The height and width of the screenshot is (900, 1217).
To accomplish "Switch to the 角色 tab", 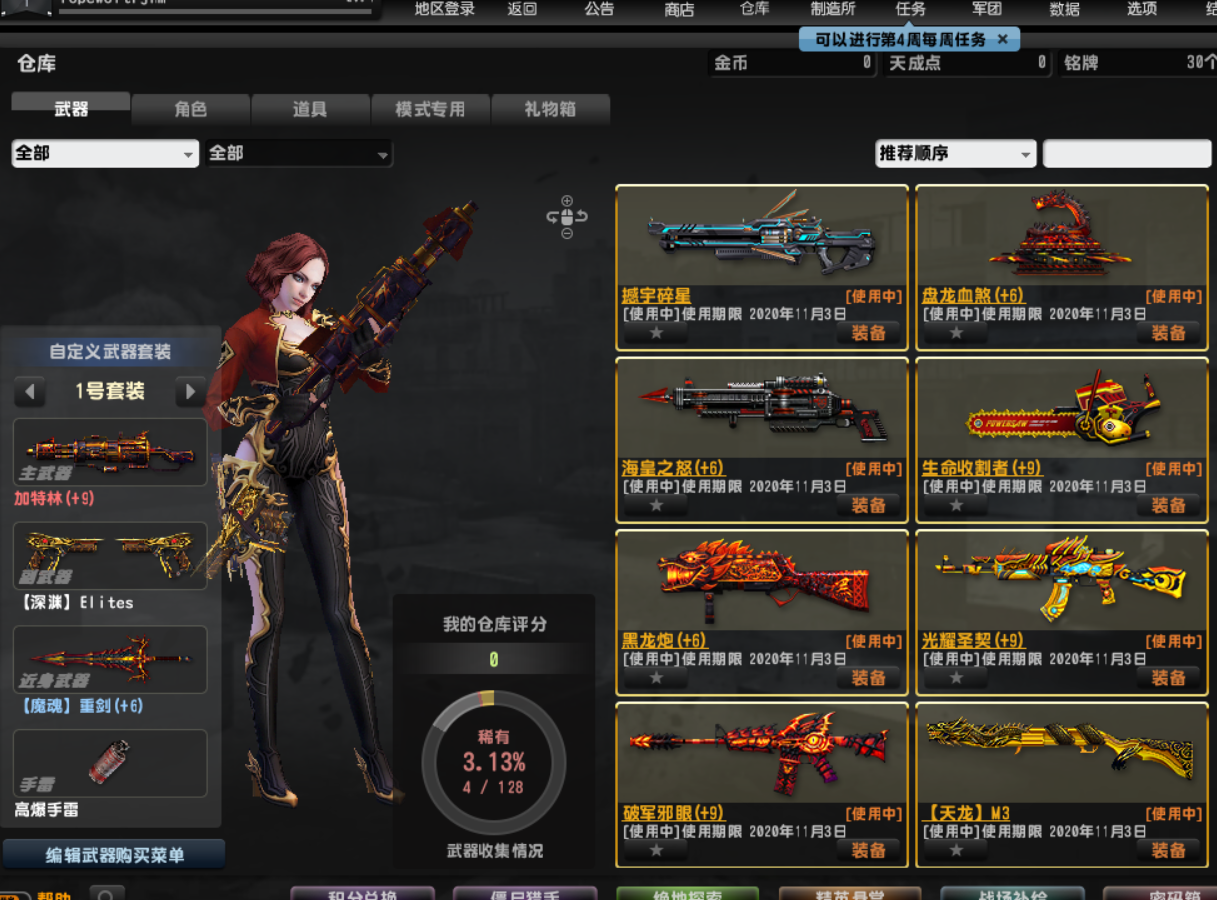I will pyautogui.click(x=190, y=109).
